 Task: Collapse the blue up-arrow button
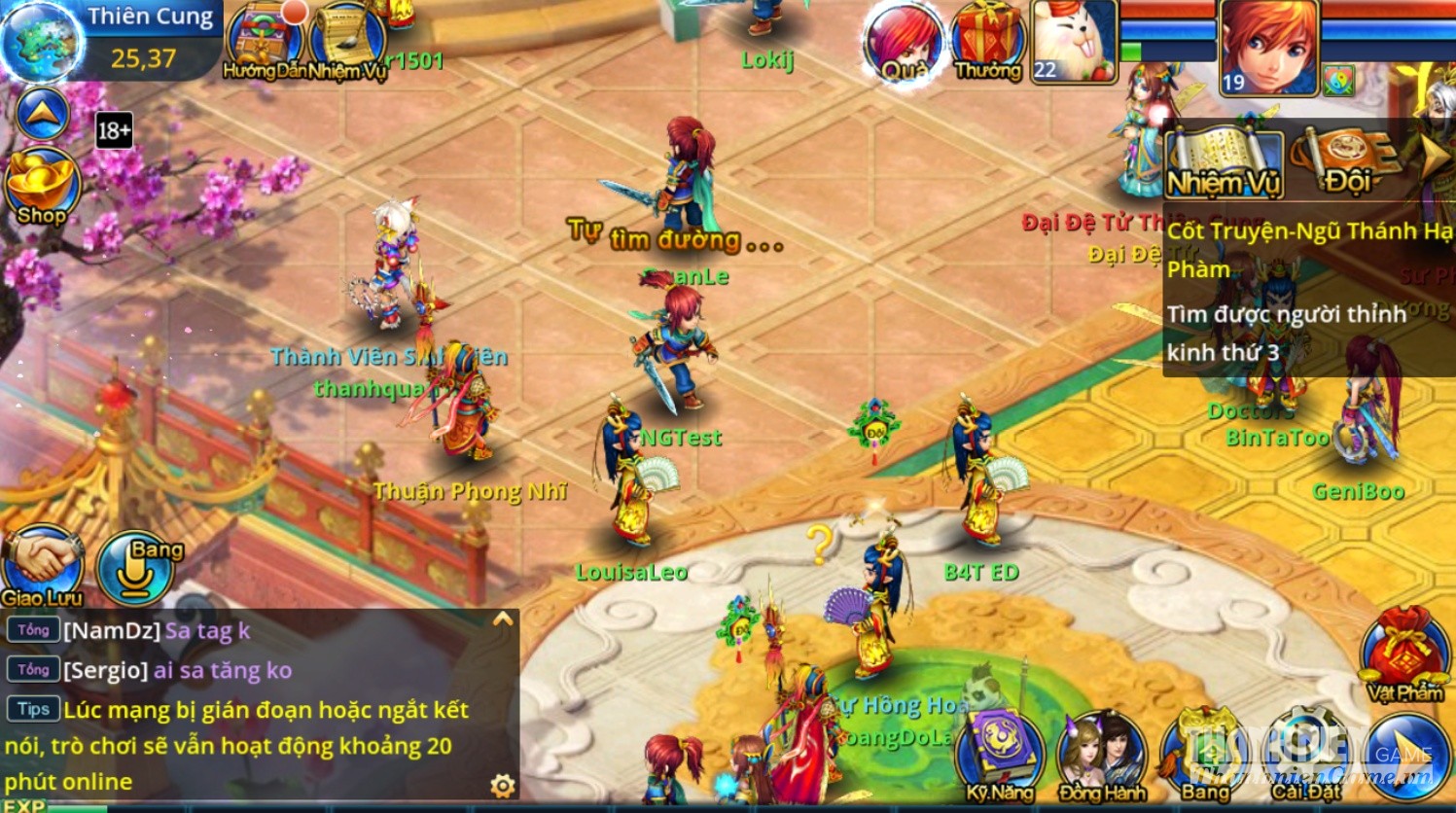pos(43,115)
